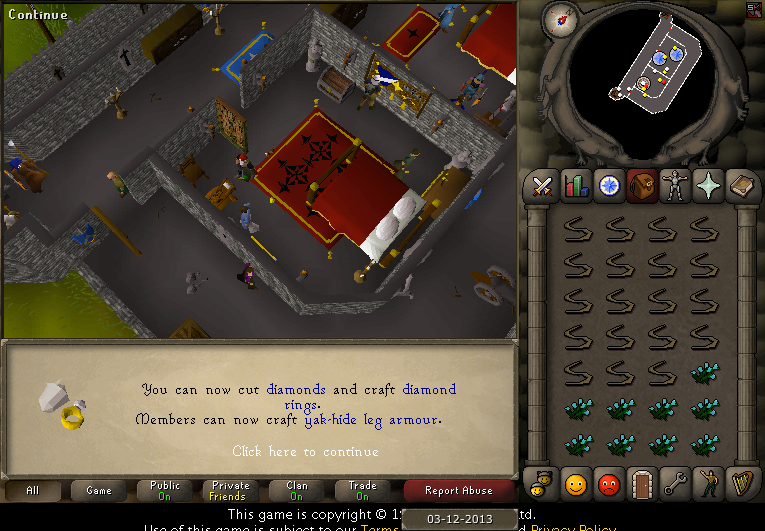Open the Options wrench tab

point(675,483)
